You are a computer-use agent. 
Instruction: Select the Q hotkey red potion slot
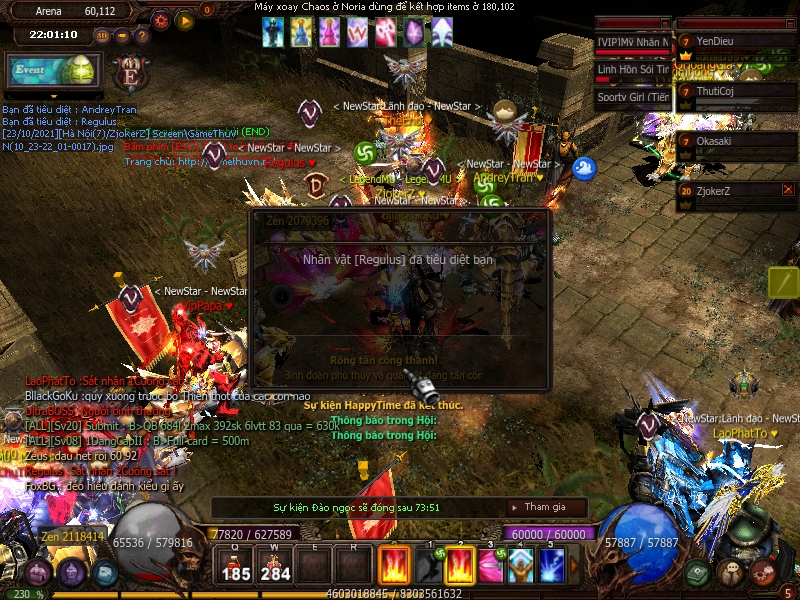coord(236,566)
